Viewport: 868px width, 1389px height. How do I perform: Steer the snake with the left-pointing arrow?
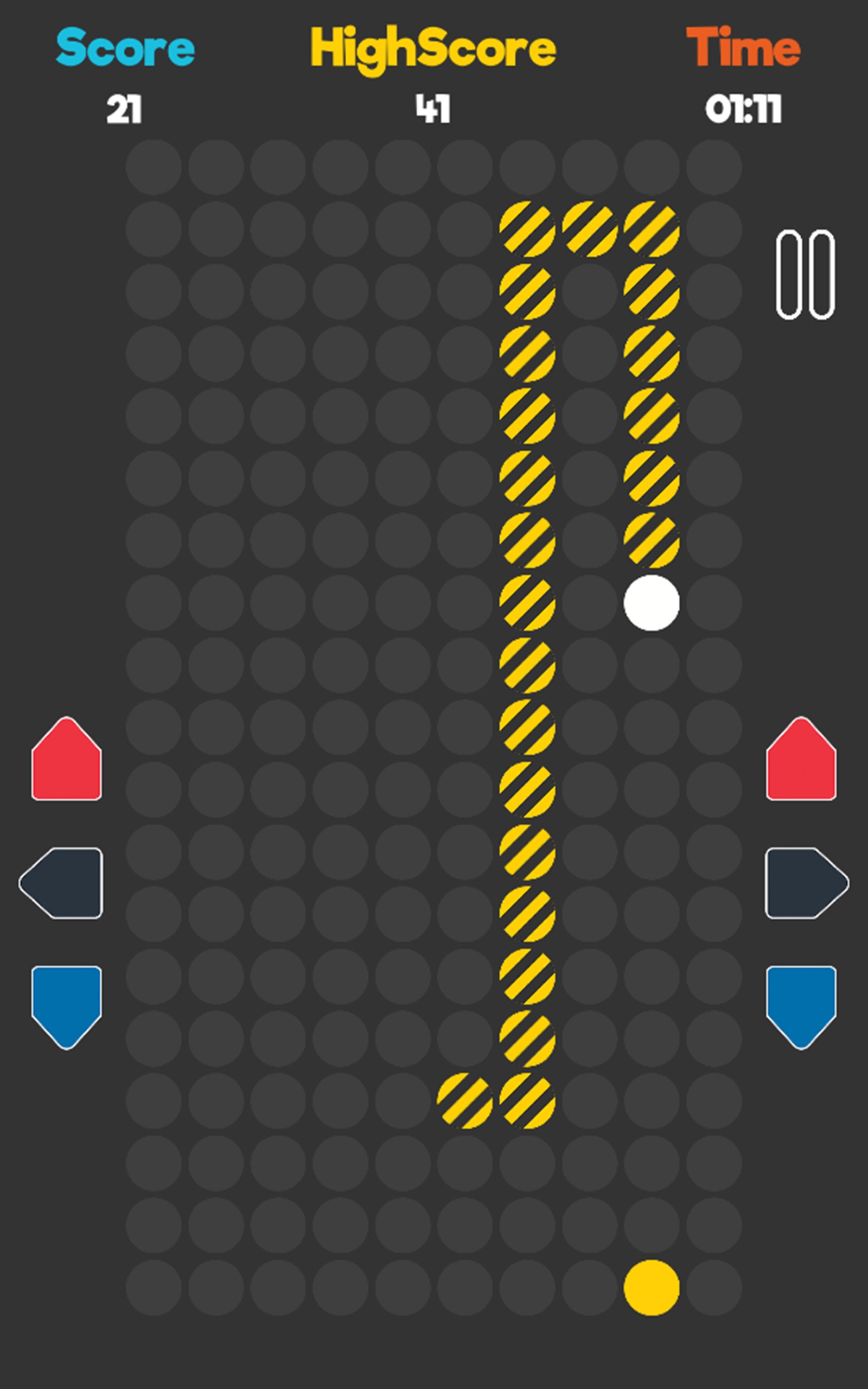(x=62, y=883)
